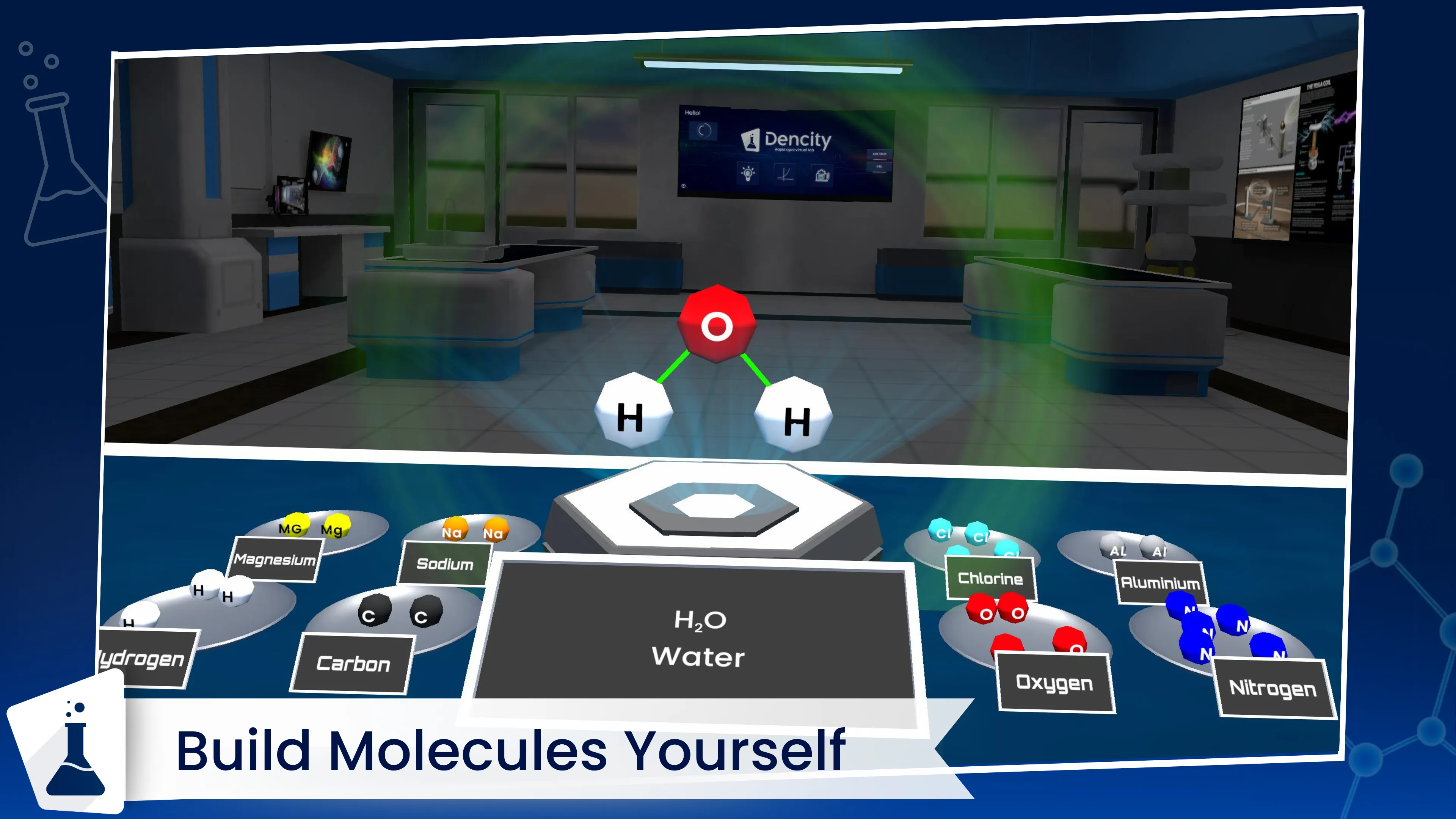This screenshot has width=1456, height=819.
Task: Select the light bulb icon on the Dencity screen
Action: 748,175
